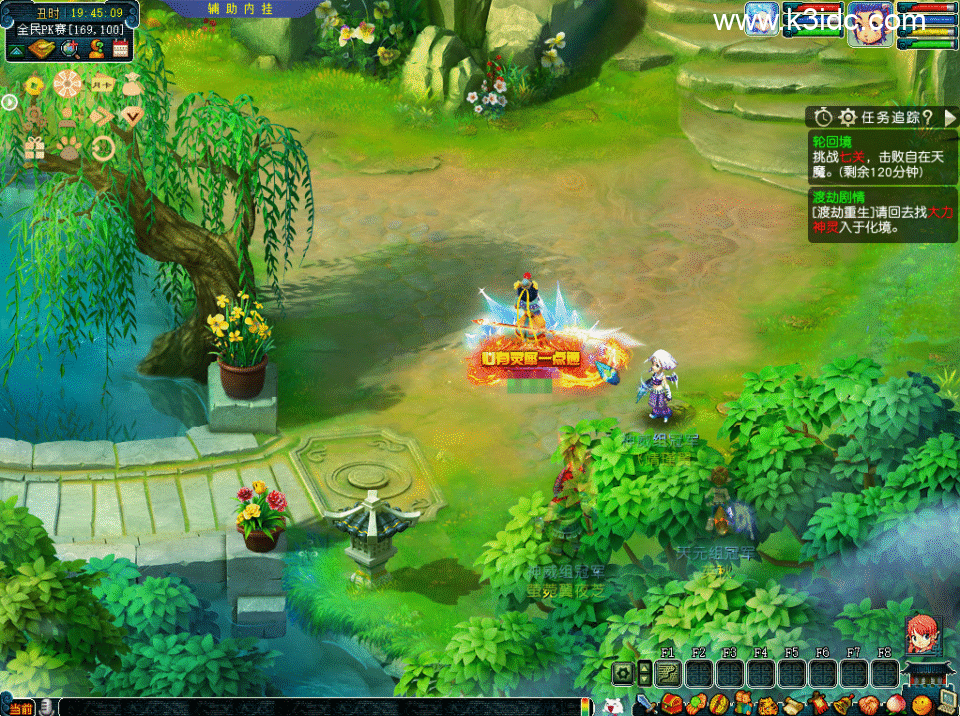Collapse the 任务追踪 panel with arrow

pos(949,117)
